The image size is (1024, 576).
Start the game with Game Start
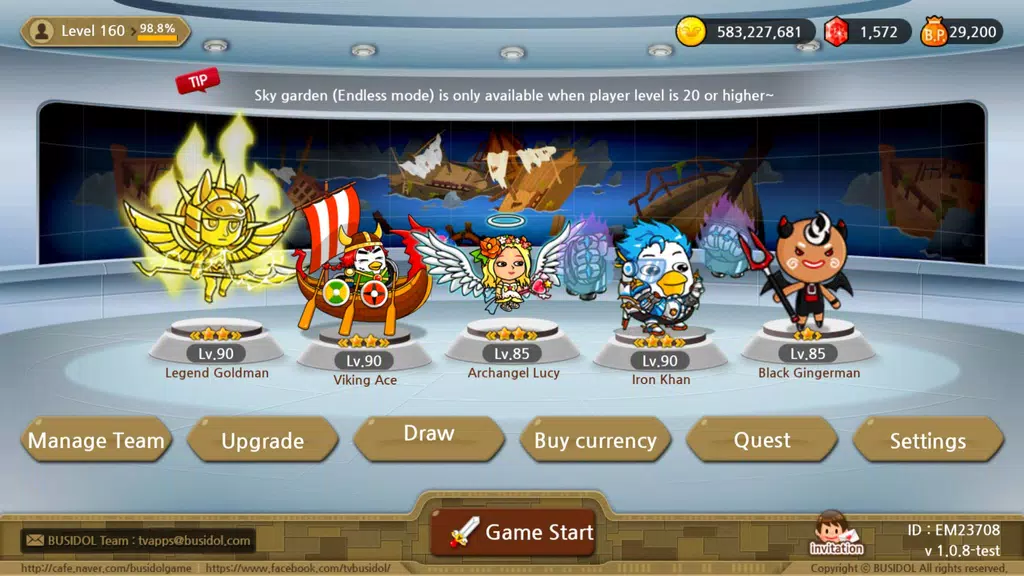coord(522,532)
